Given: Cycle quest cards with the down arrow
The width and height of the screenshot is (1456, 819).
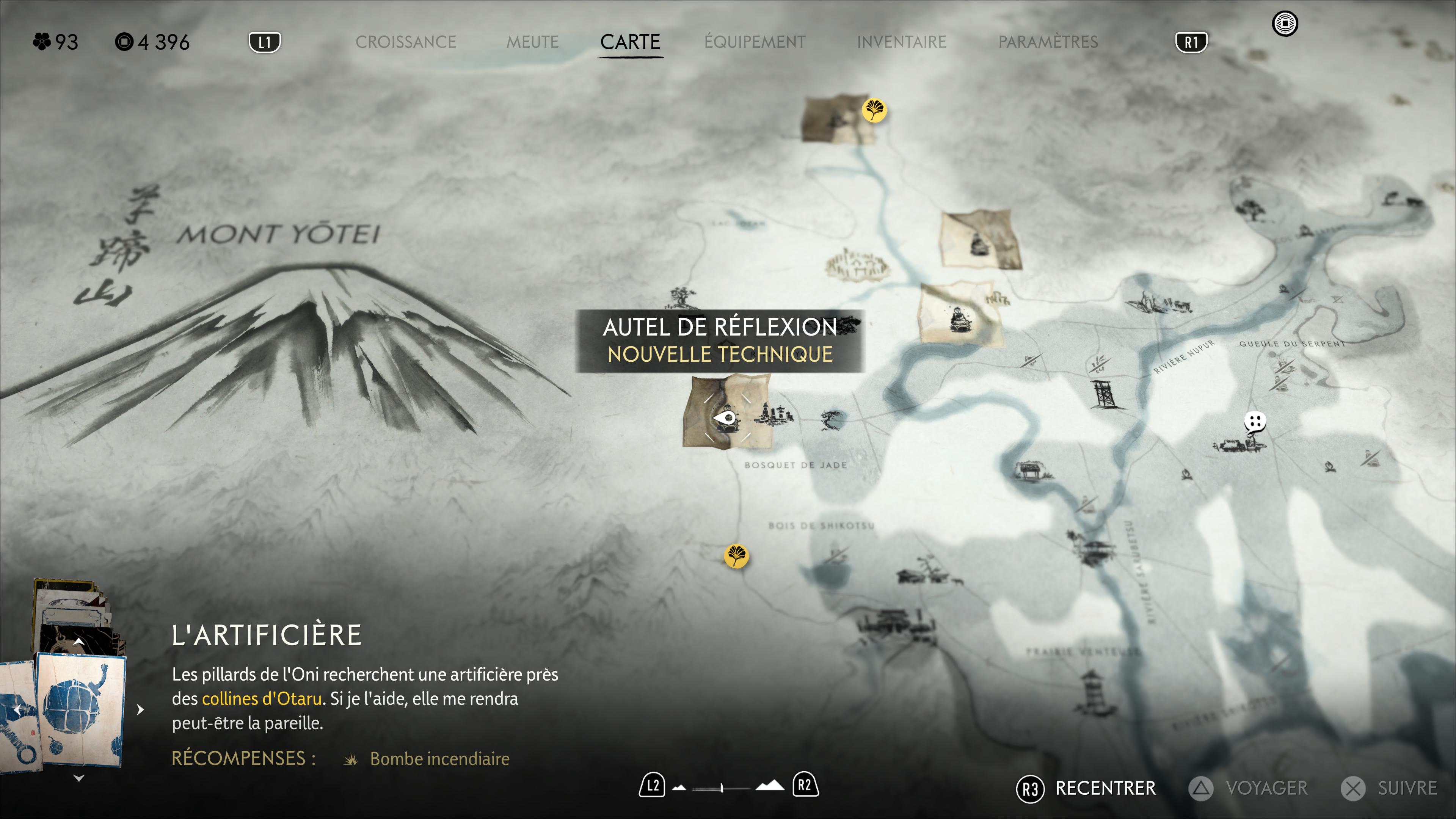Looking at the screenshot, I should pyautogui.click(x=79, y=778).
